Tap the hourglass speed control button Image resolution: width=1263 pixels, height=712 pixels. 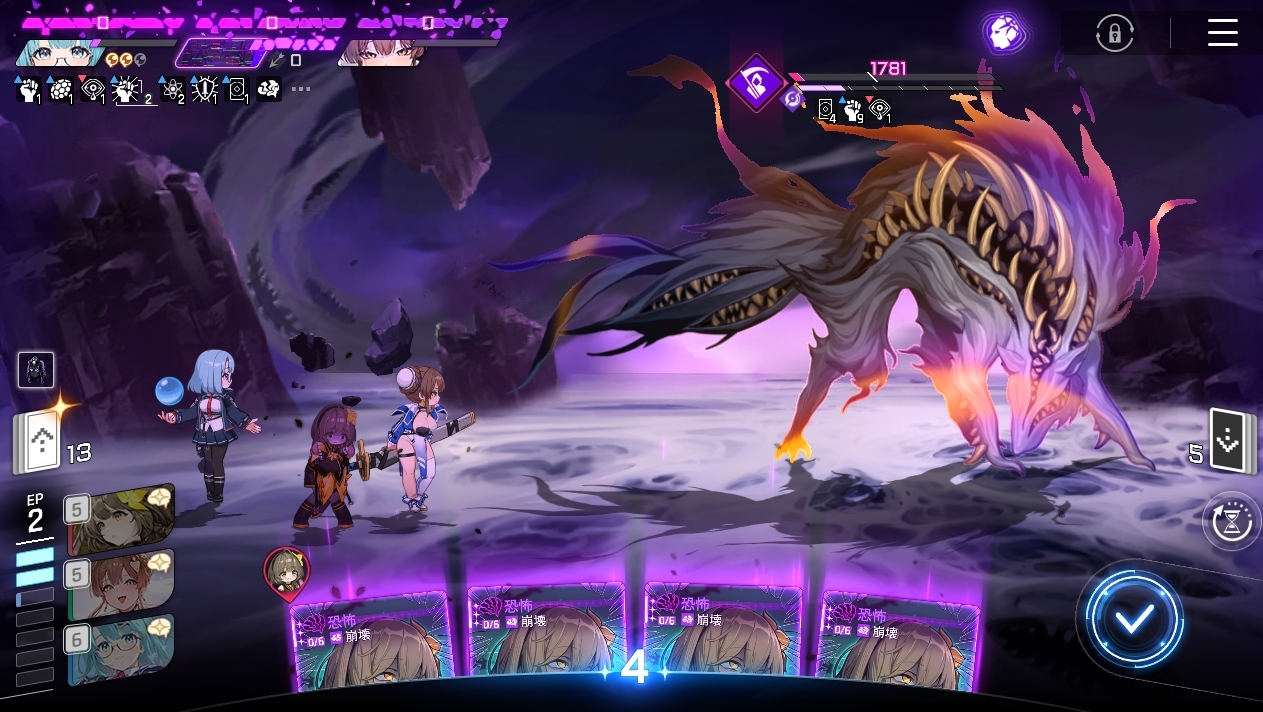[1232, 521]
